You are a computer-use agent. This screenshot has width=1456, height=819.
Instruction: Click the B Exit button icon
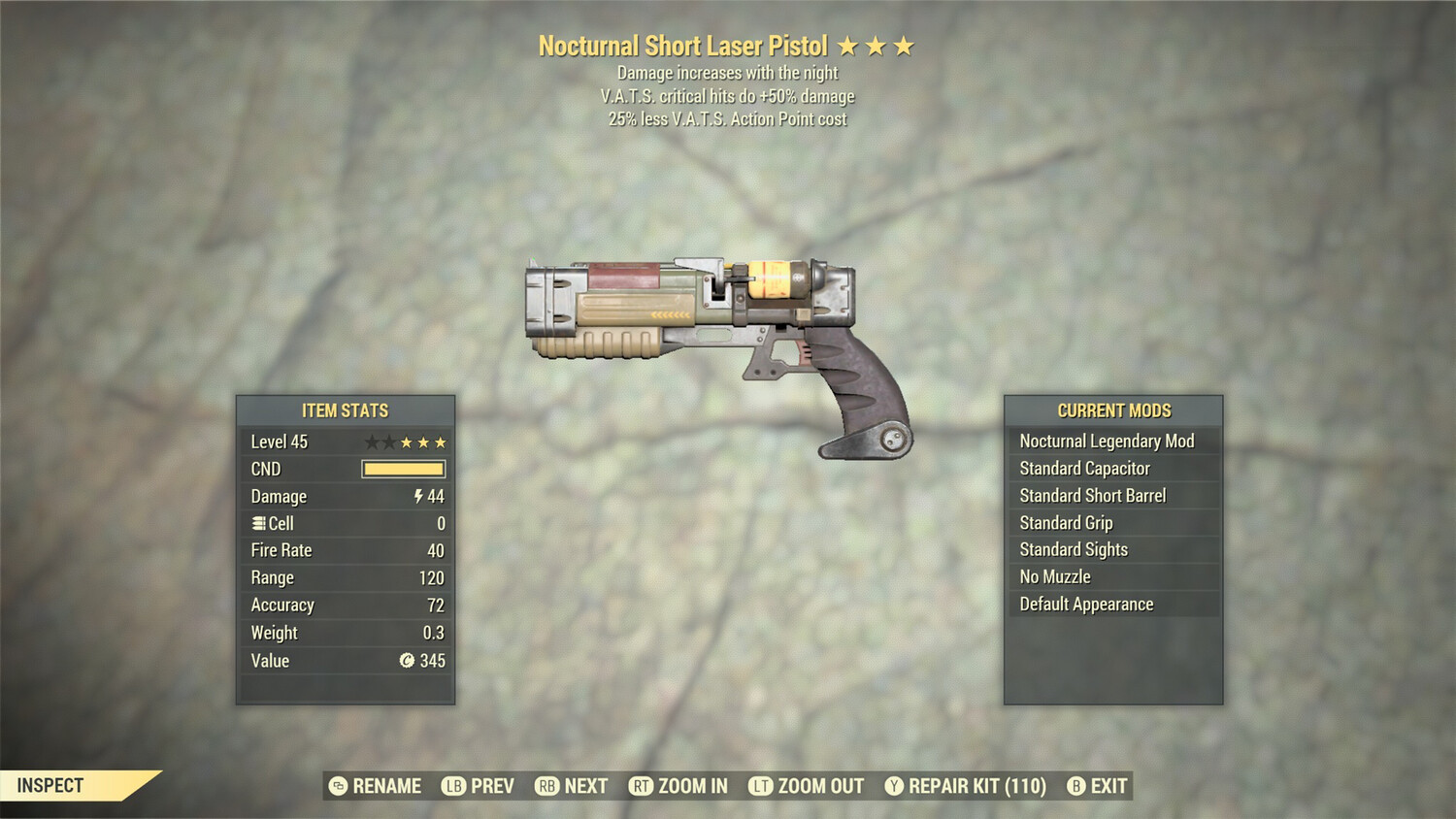(1075, 786)
